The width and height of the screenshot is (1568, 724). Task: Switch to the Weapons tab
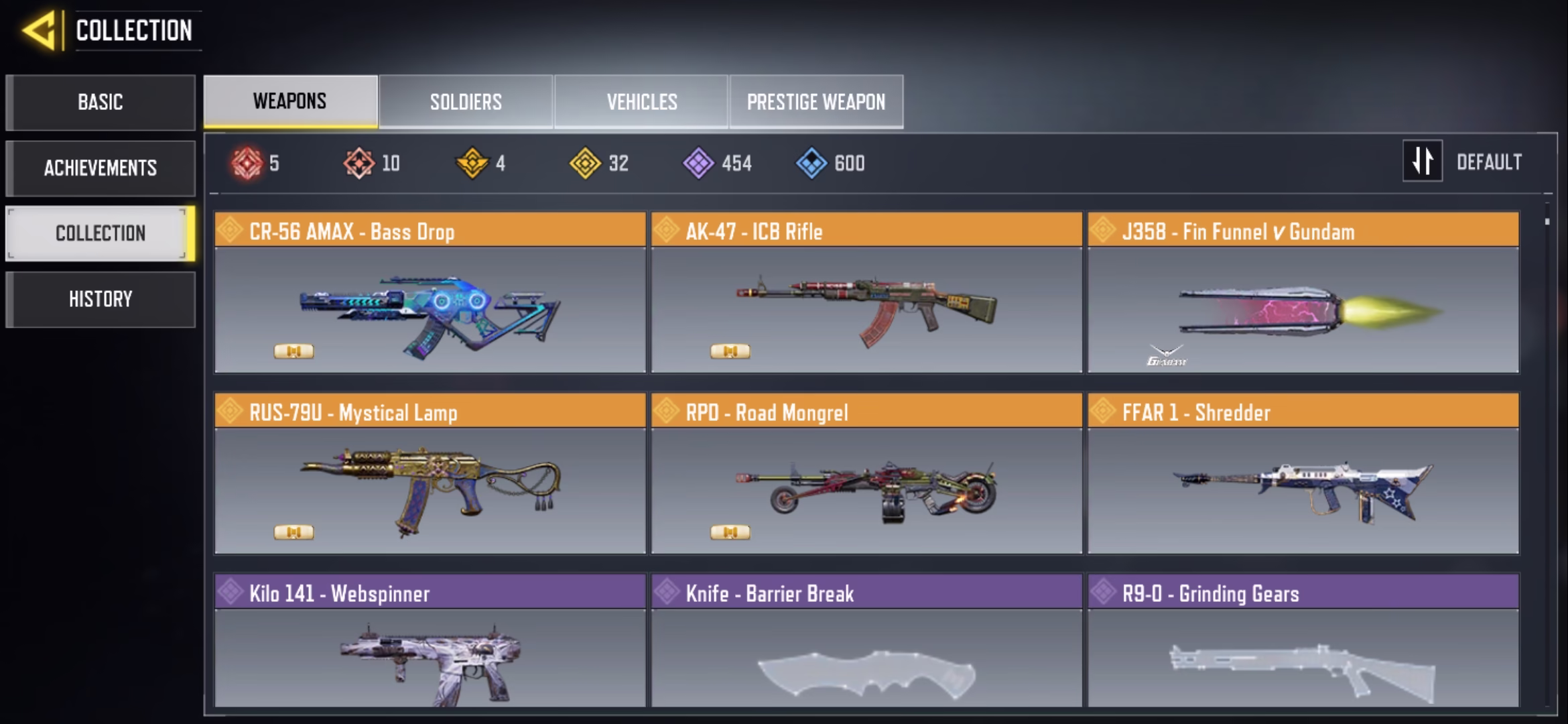click(290, 101)
